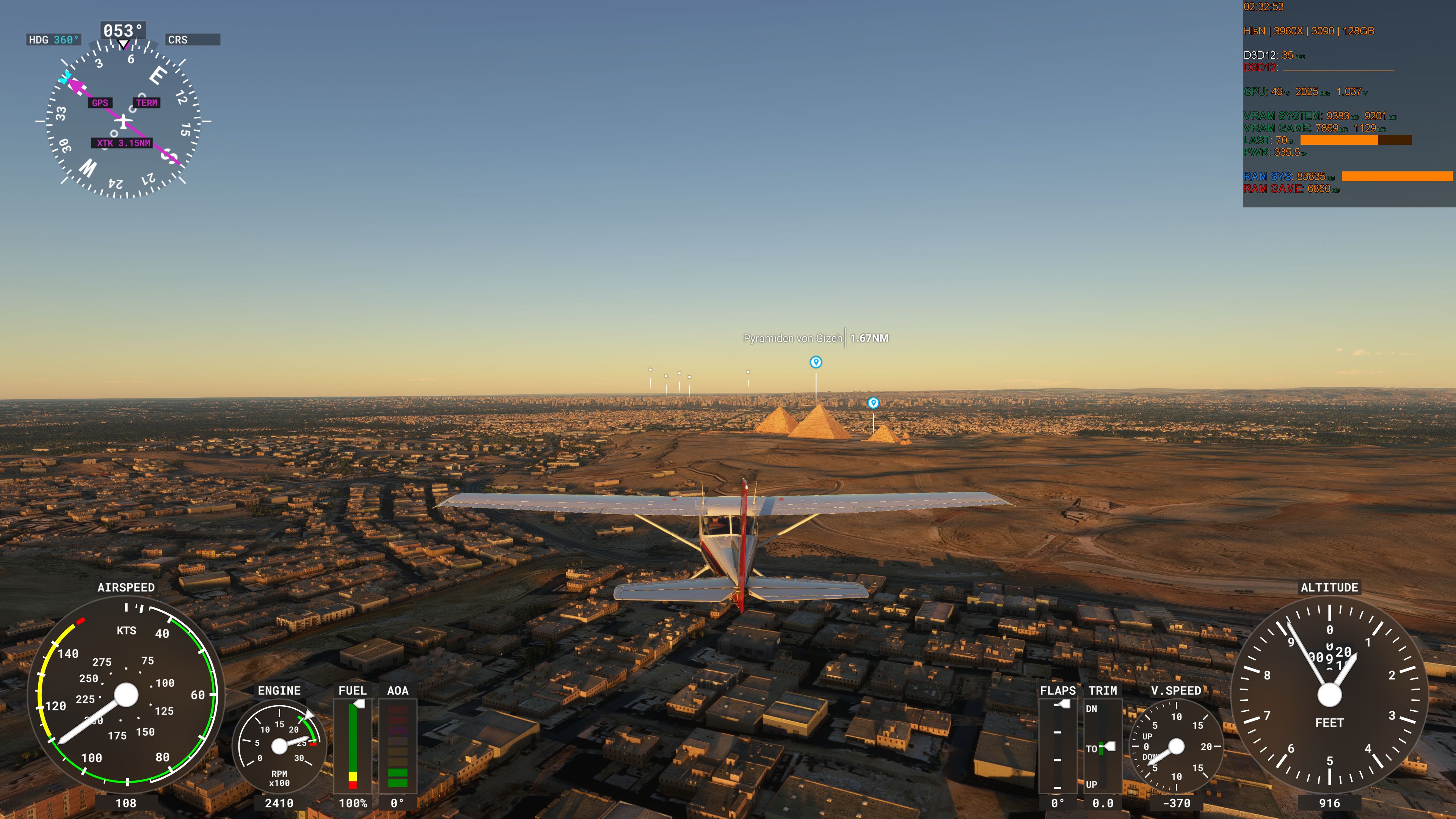Viewport: 1456px width, 819px height.
Task: Open the HDG 360° heading selector
Action: coord(53,39)
